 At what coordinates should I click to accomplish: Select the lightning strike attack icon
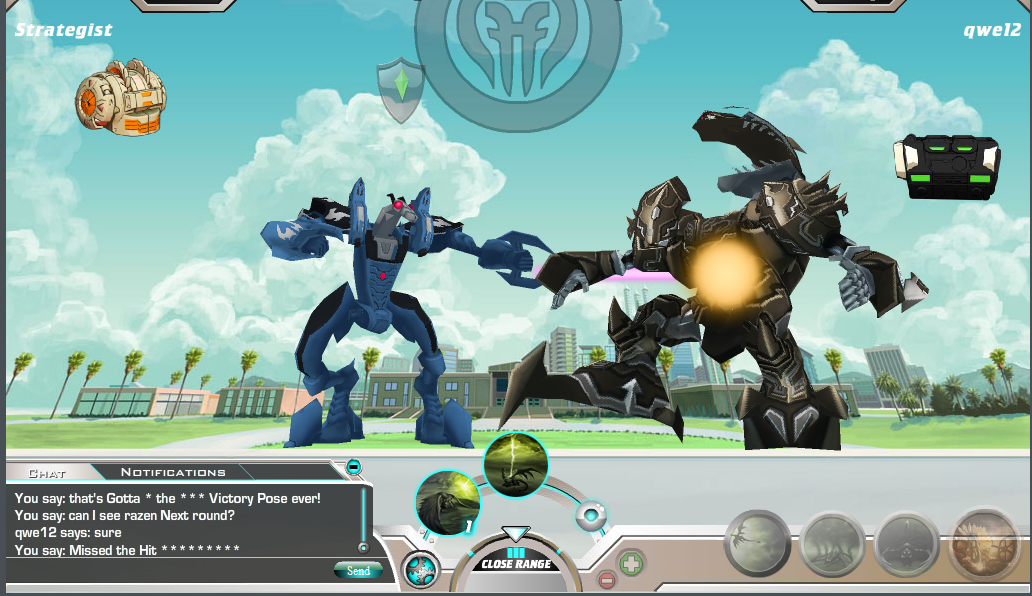click(x=516, y=464)
